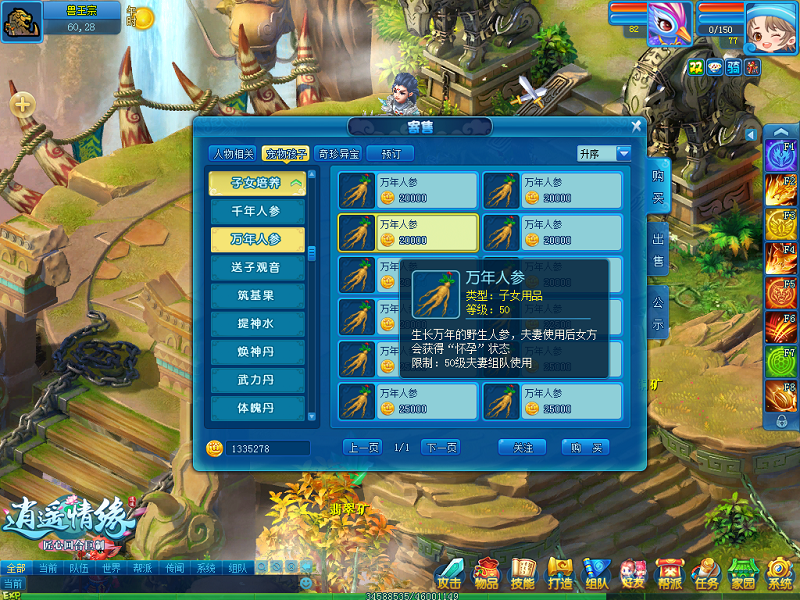Select the 预订 tab
Image resolution: width=800 pixels, height=600 pixels.
[x=390, y=154]
